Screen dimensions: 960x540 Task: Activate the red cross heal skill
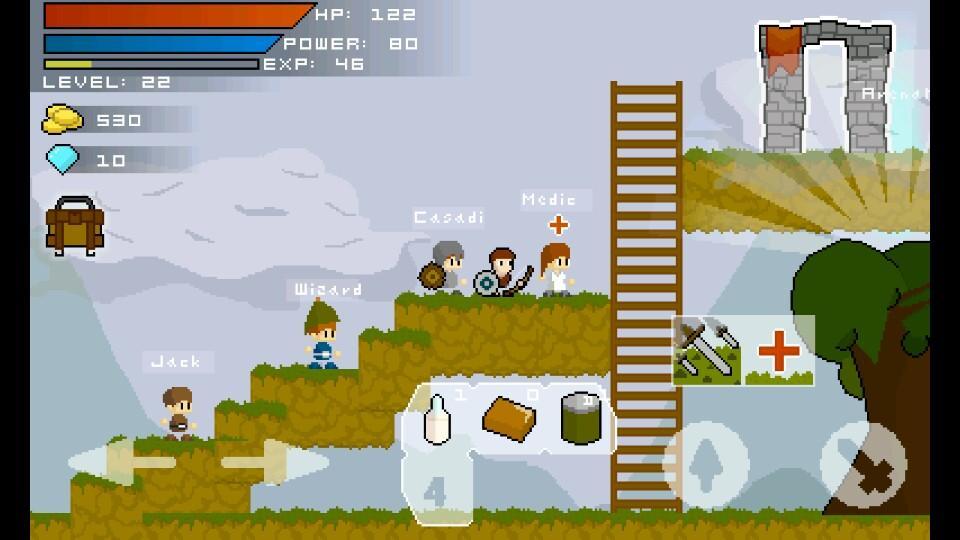tap(779, 351)
